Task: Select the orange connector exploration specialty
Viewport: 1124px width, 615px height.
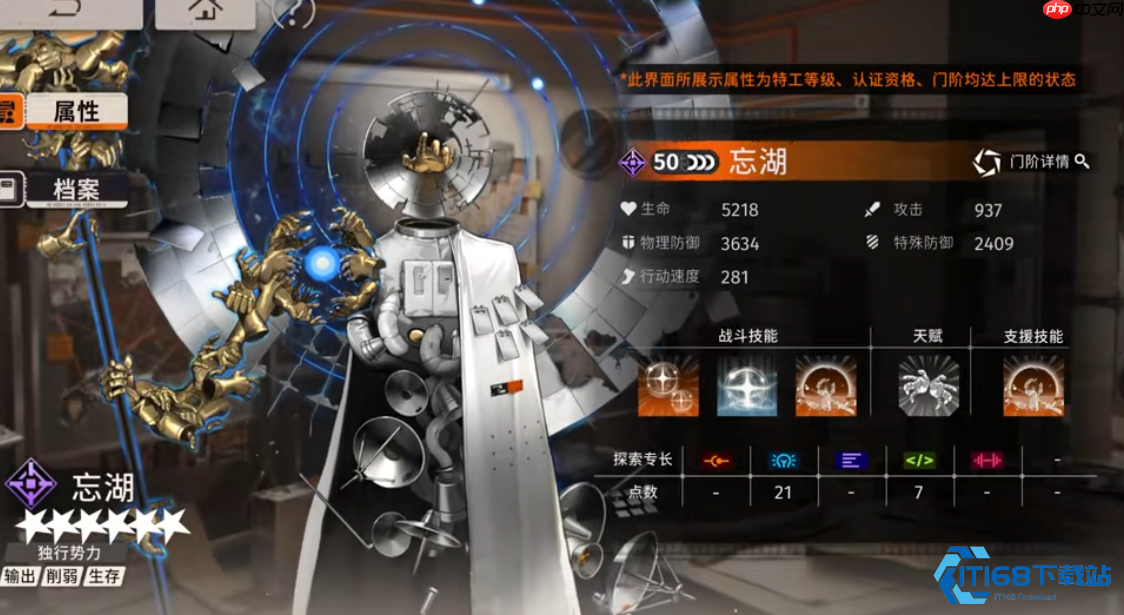Action: 716,461
